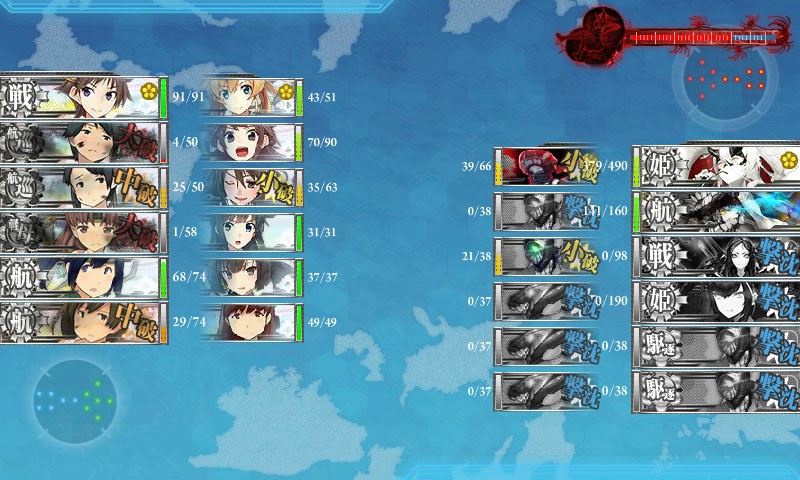Viewport: 800px width, 480px height.
Task: Click the sunk enemy battleship banner at 0/98
Action: pos(715,255)
